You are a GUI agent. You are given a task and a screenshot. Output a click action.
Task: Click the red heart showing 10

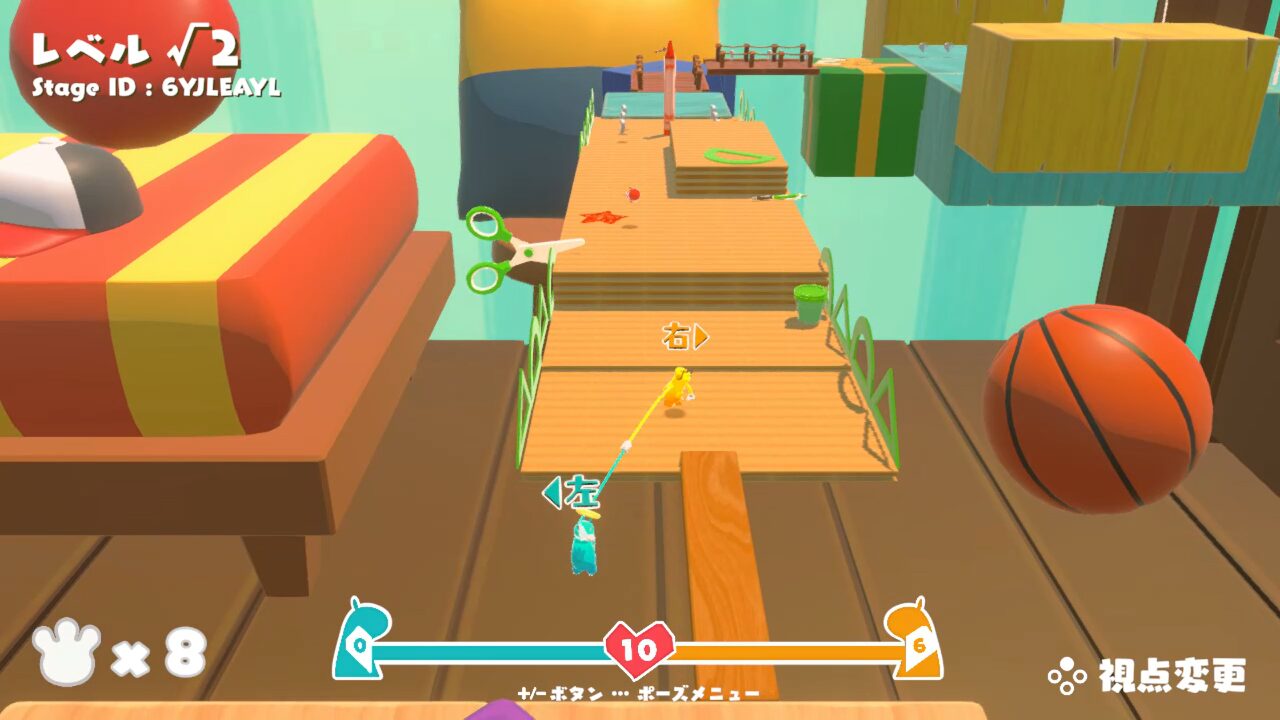(x=641, y=648)
